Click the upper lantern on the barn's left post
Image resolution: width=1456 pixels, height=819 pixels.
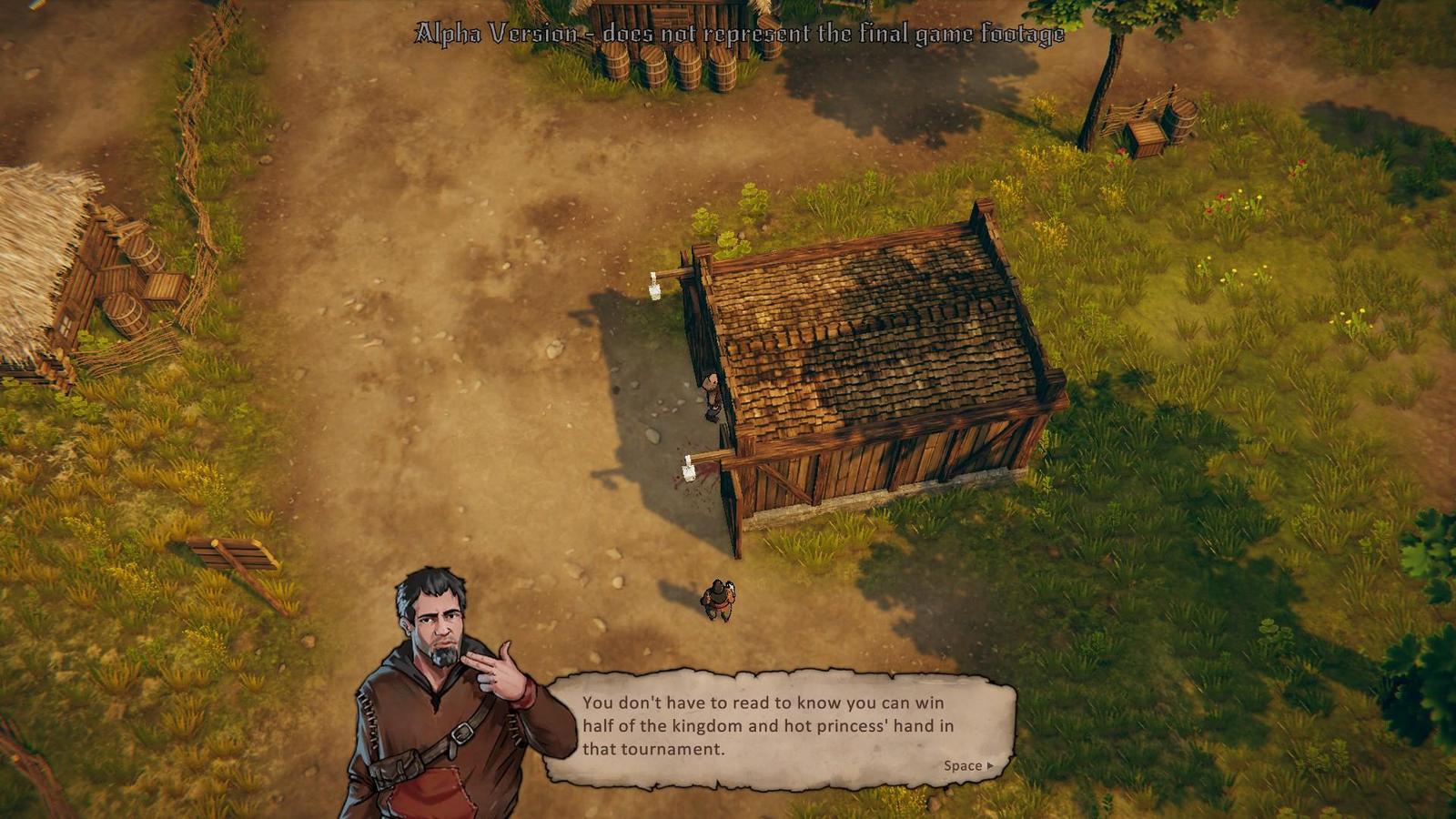pyautogui.click(x=655, y=285)
